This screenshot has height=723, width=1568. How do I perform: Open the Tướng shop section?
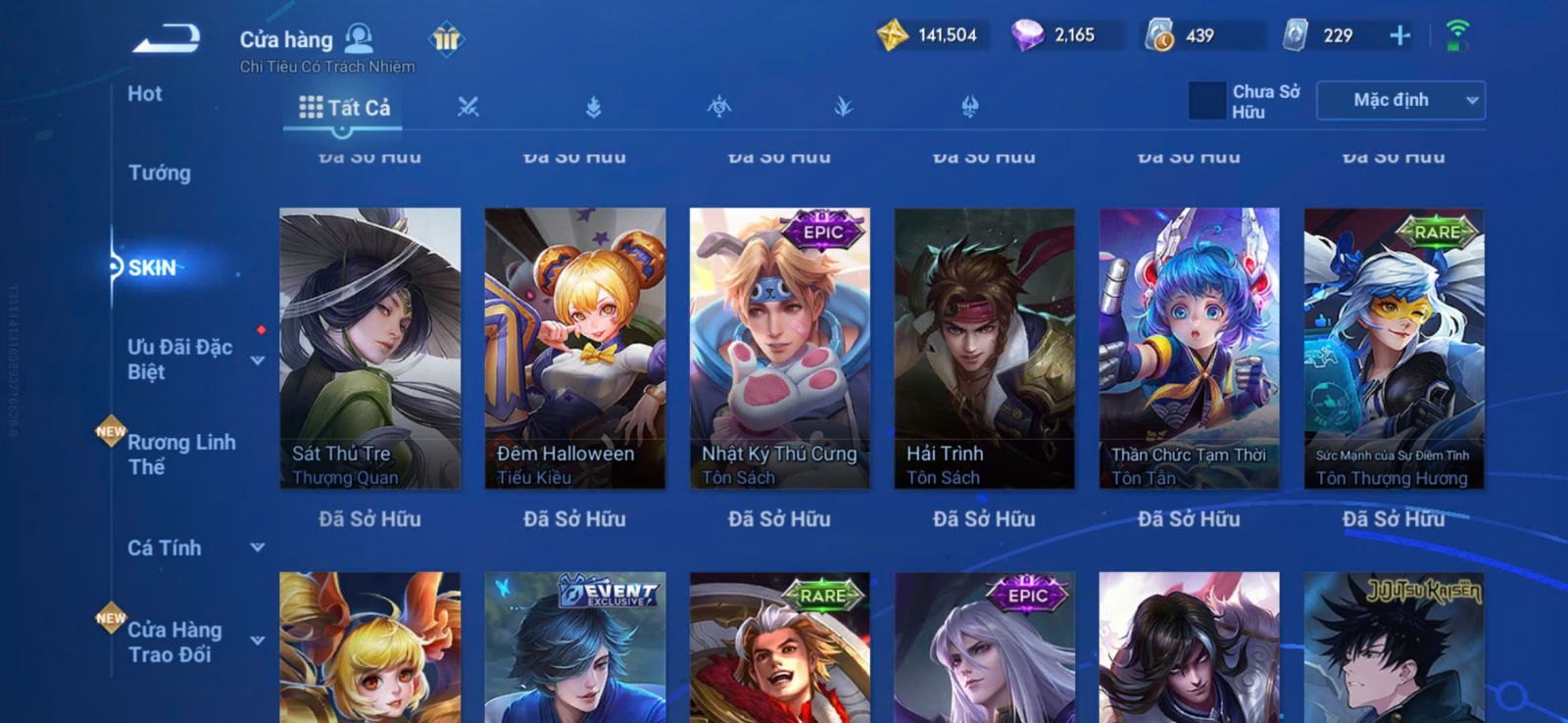pos(160,173)
